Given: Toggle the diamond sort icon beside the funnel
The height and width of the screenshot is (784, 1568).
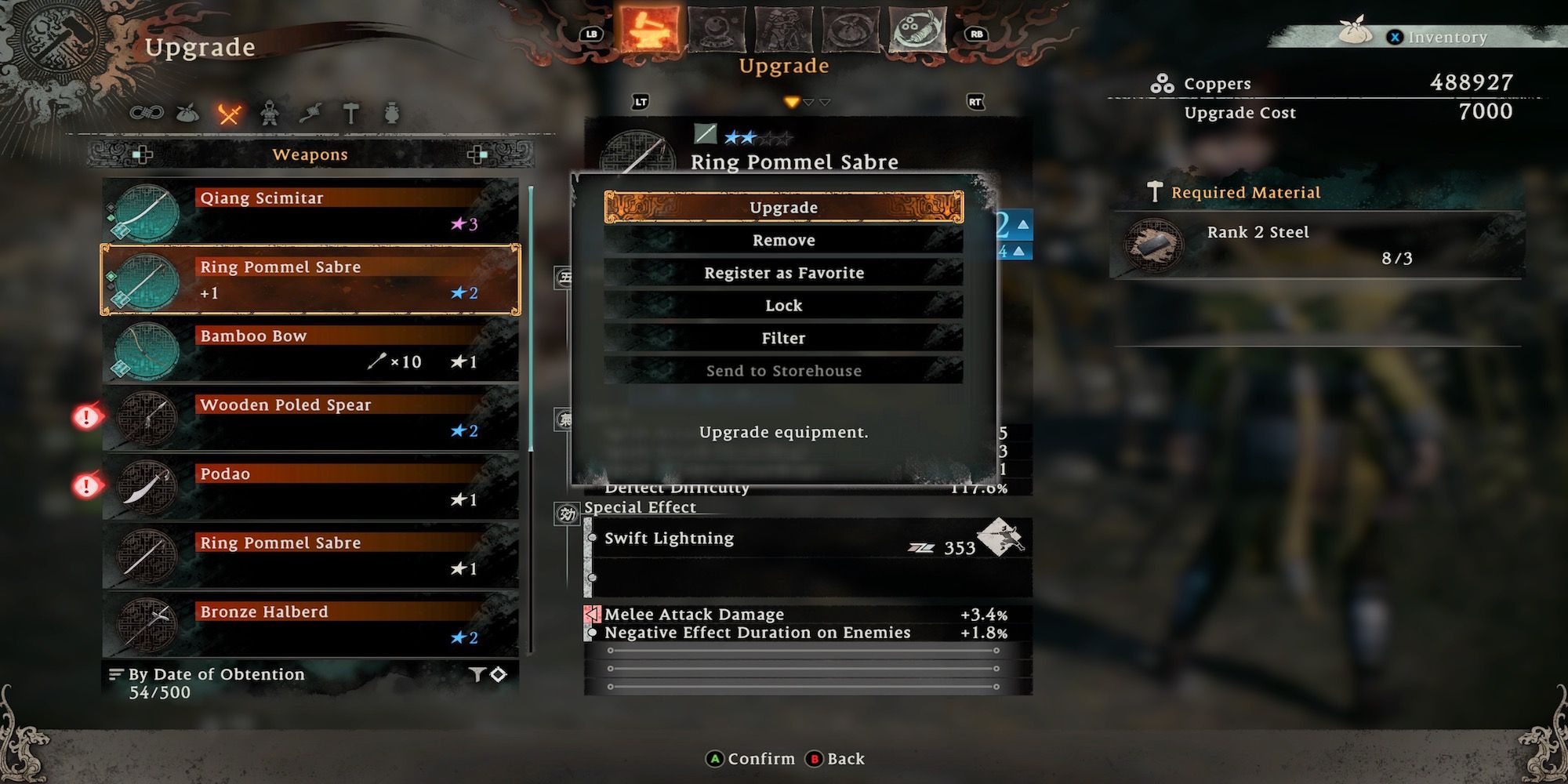Looking at the screenshot, I should tap(497, 674).
